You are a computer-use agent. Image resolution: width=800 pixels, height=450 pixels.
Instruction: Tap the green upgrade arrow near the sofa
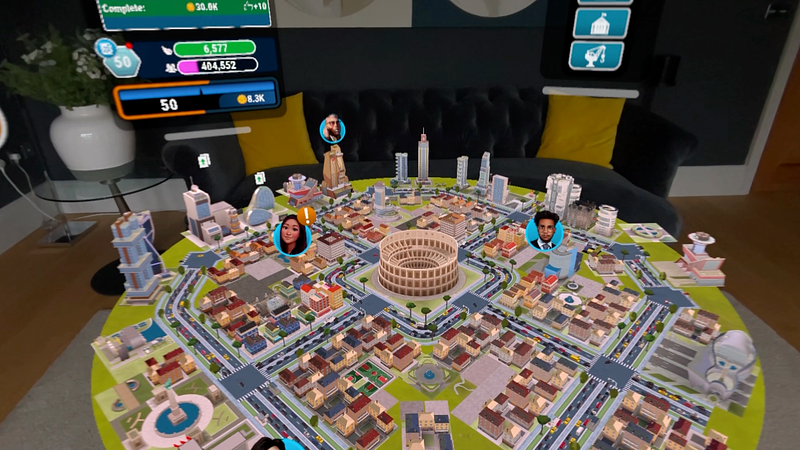tap(202, 159)
